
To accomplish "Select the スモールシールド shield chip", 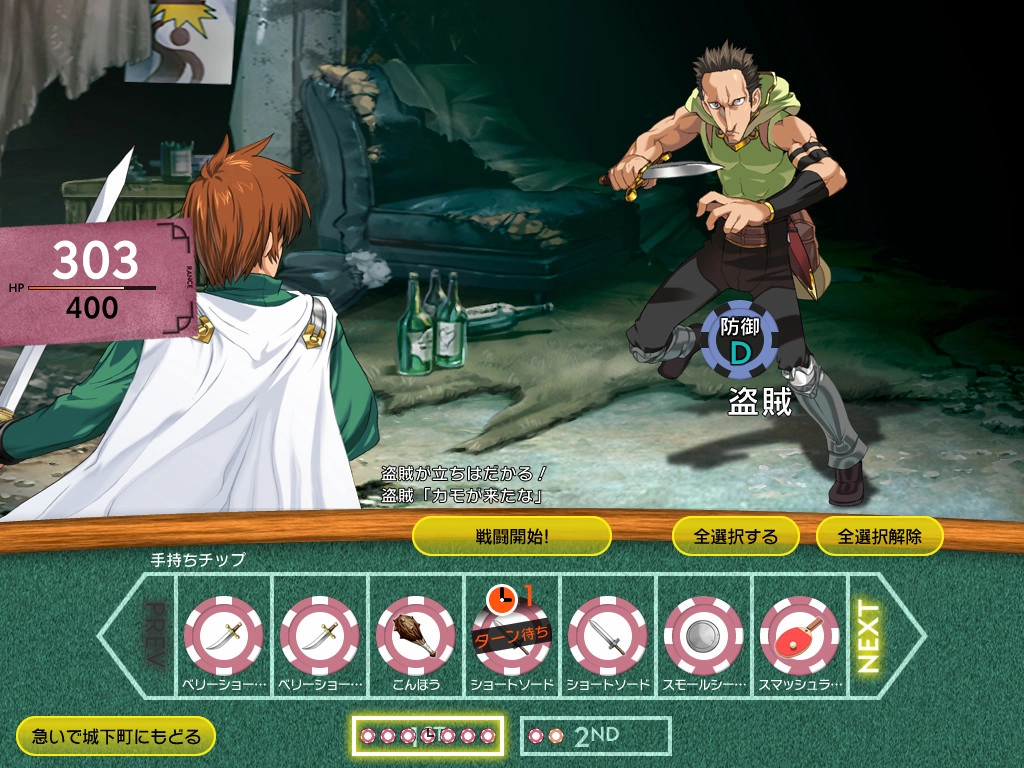I will point(703,635).
